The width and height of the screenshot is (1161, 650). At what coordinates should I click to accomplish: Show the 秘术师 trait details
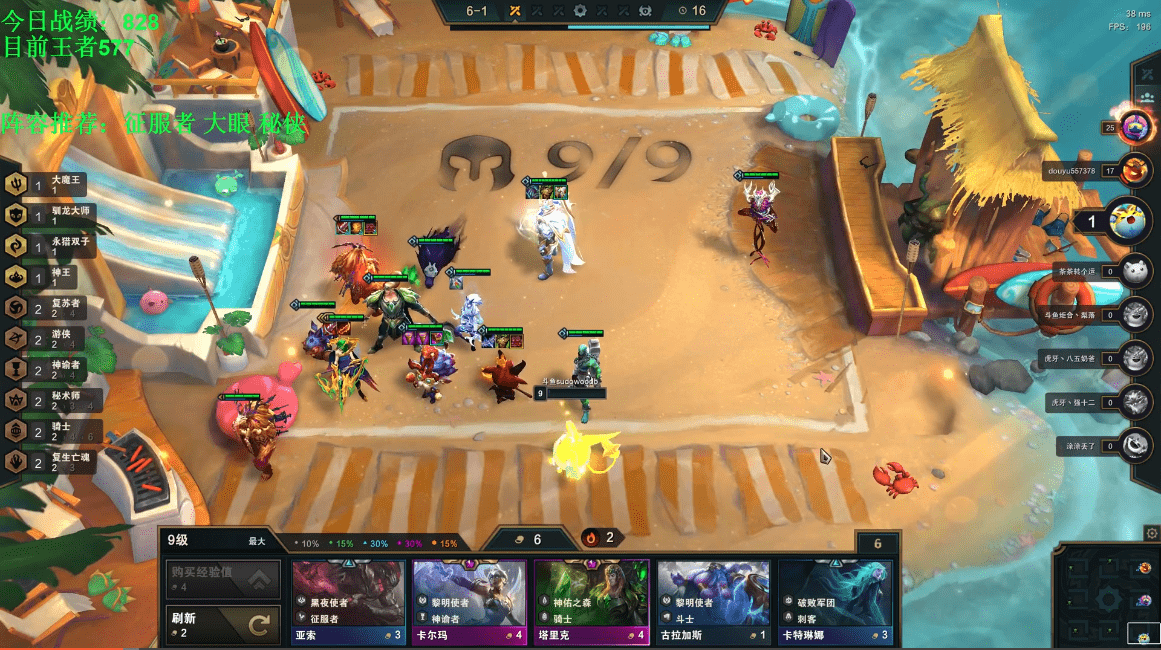pos(50,401)
